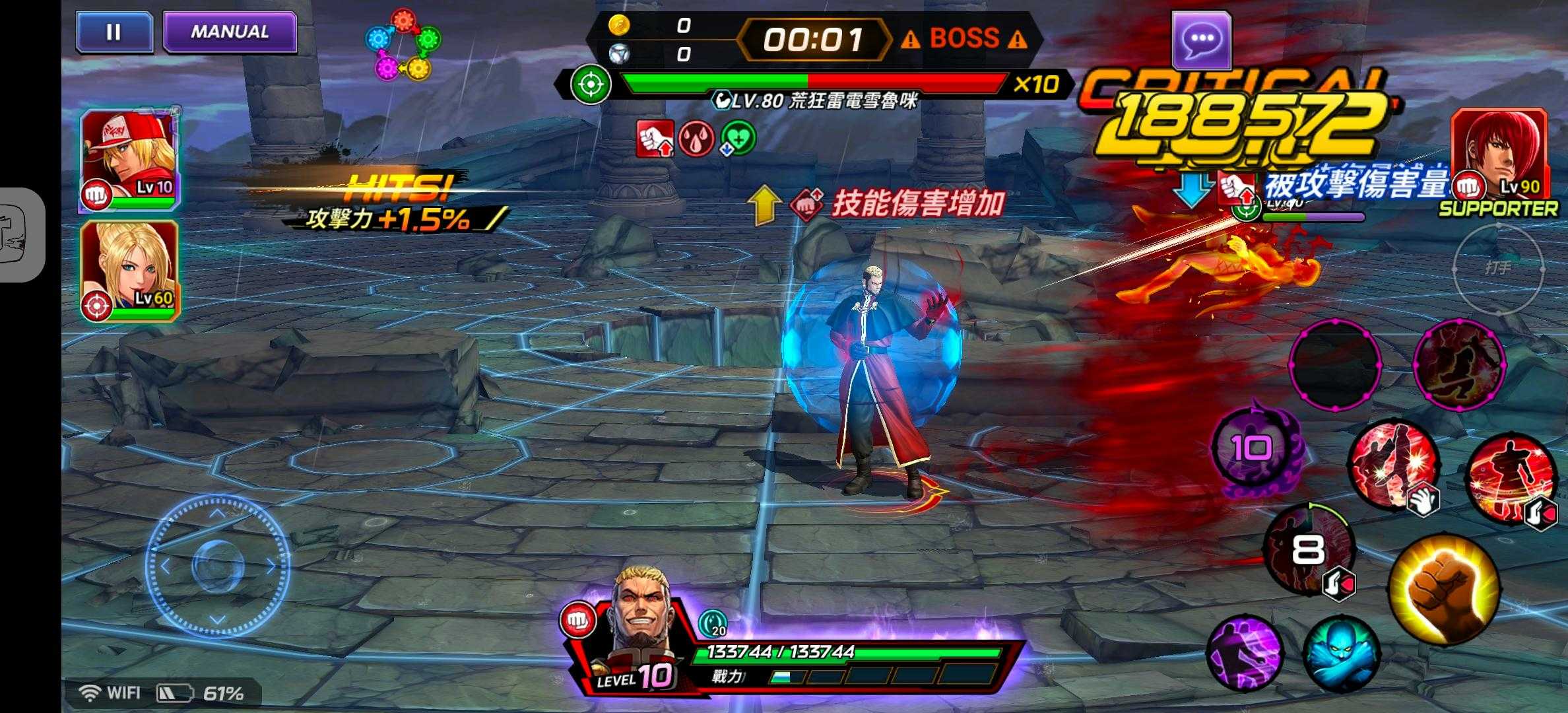Trigger the purple dodge silhouette skill
The height and width of the screenshot is (713, 1568).
click(x=1245, y=652)
